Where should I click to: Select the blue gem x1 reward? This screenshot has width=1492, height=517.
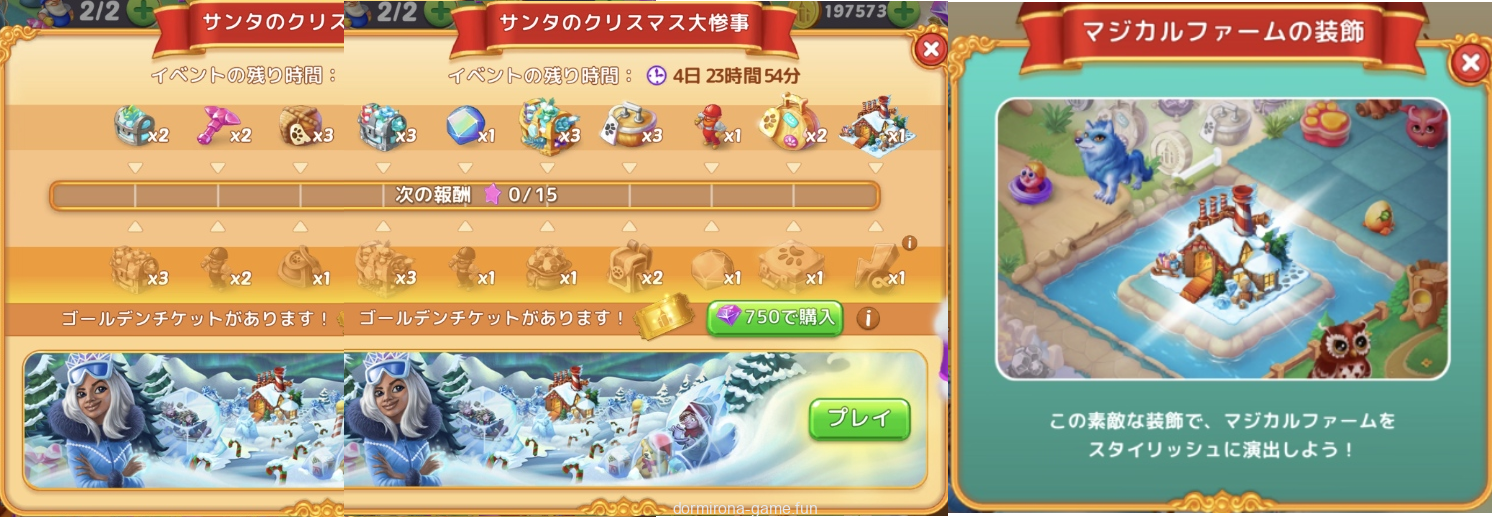click(x=464, y=127)
